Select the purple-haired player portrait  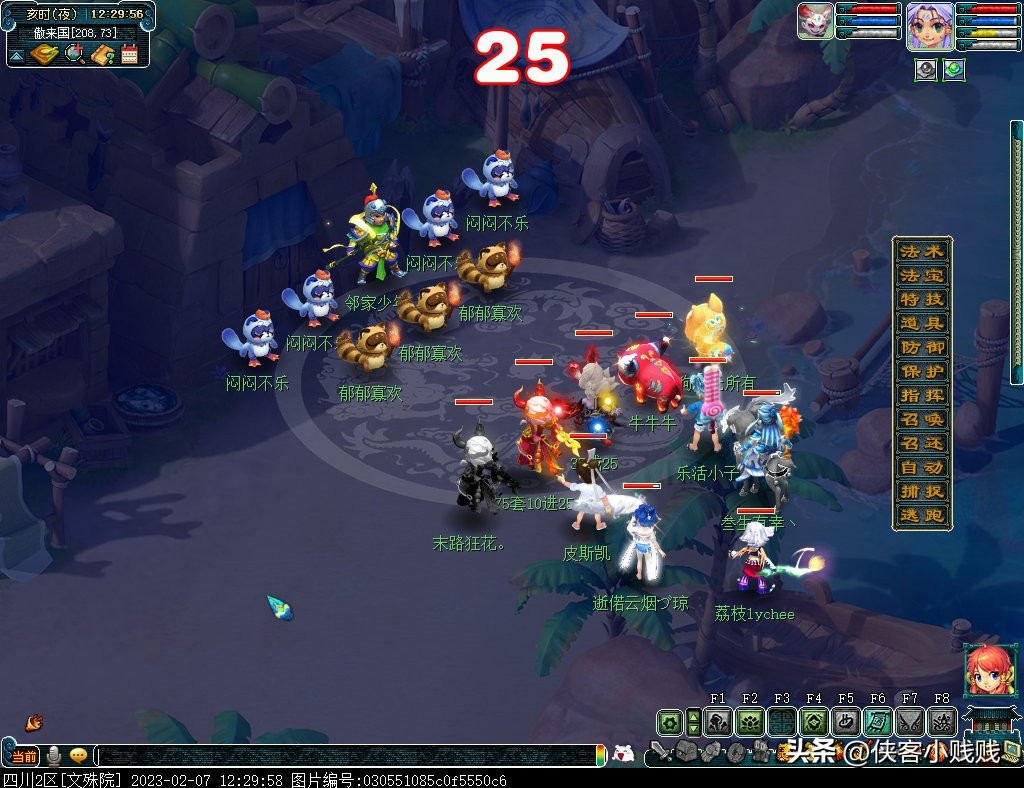927,25
